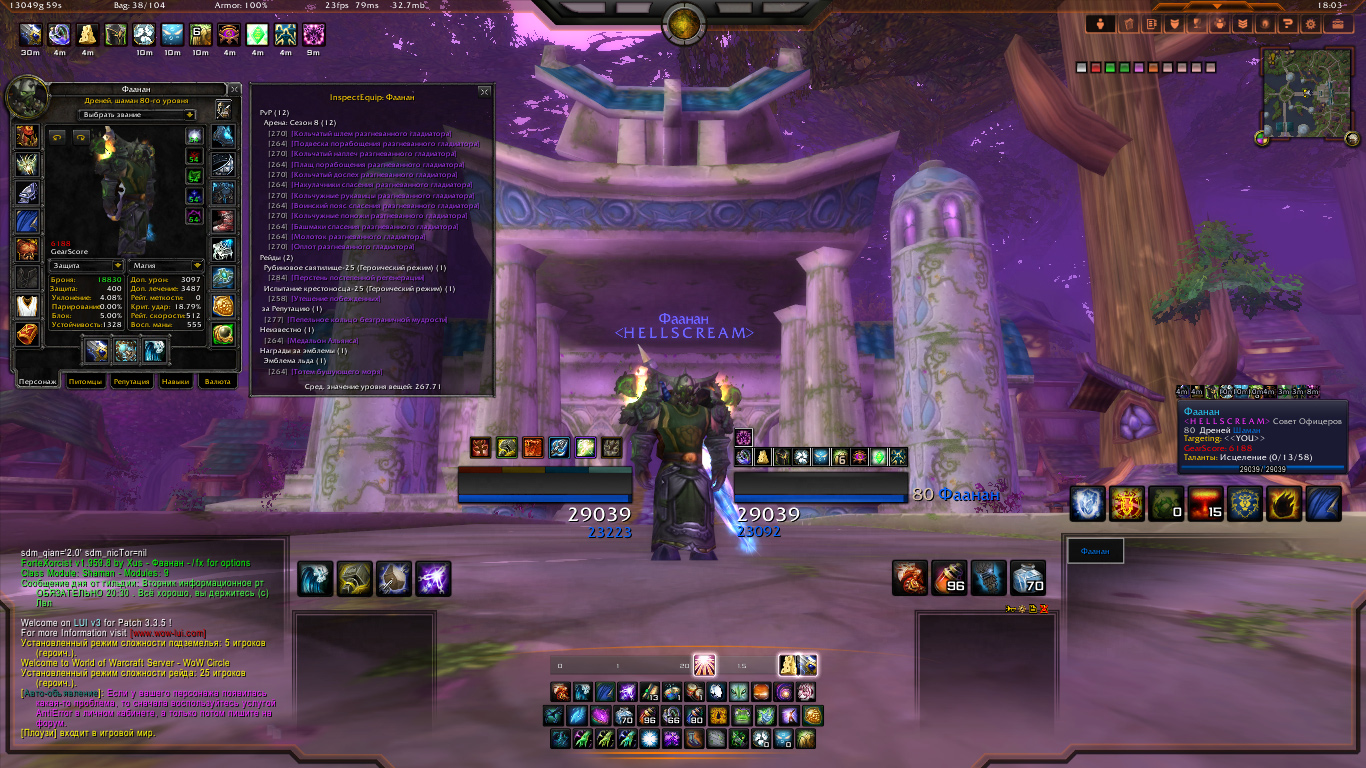1366x768 pixels.
Task: Toggle the character silhouette micro-menu button
Action: click(1101, 23)
